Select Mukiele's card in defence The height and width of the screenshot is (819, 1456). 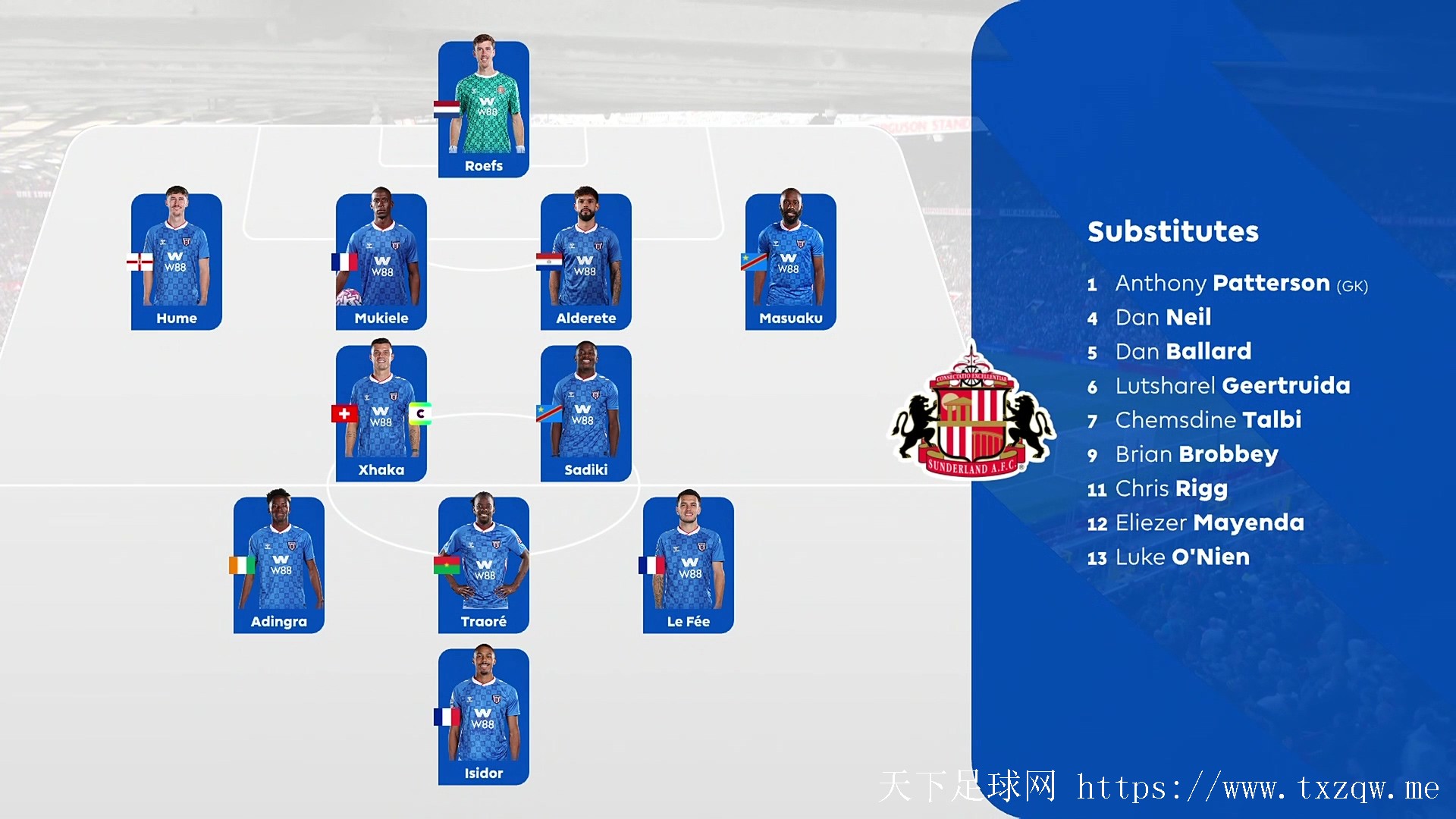(381, 262)
